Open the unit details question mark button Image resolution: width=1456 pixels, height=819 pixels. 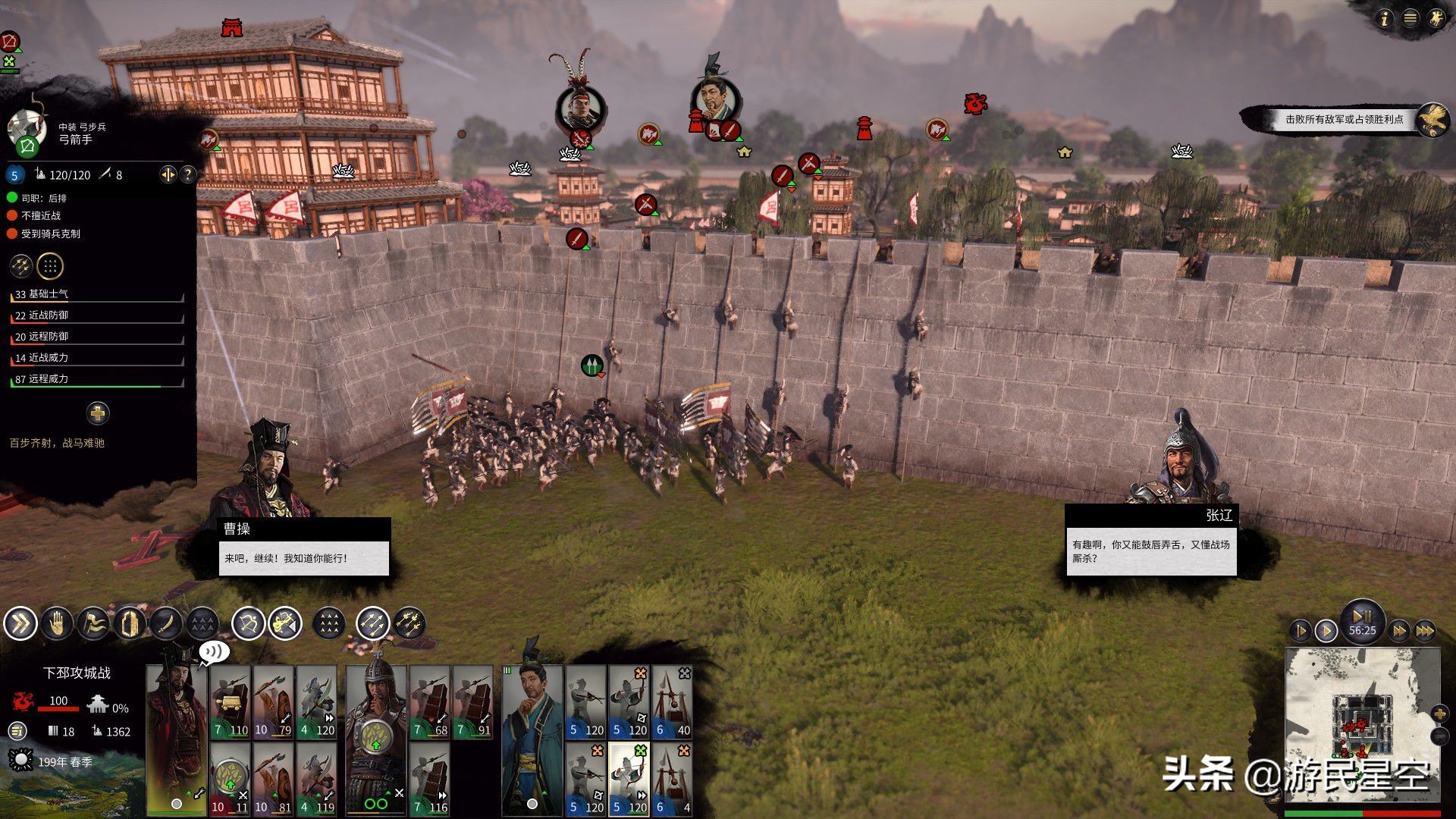[187, 175]
